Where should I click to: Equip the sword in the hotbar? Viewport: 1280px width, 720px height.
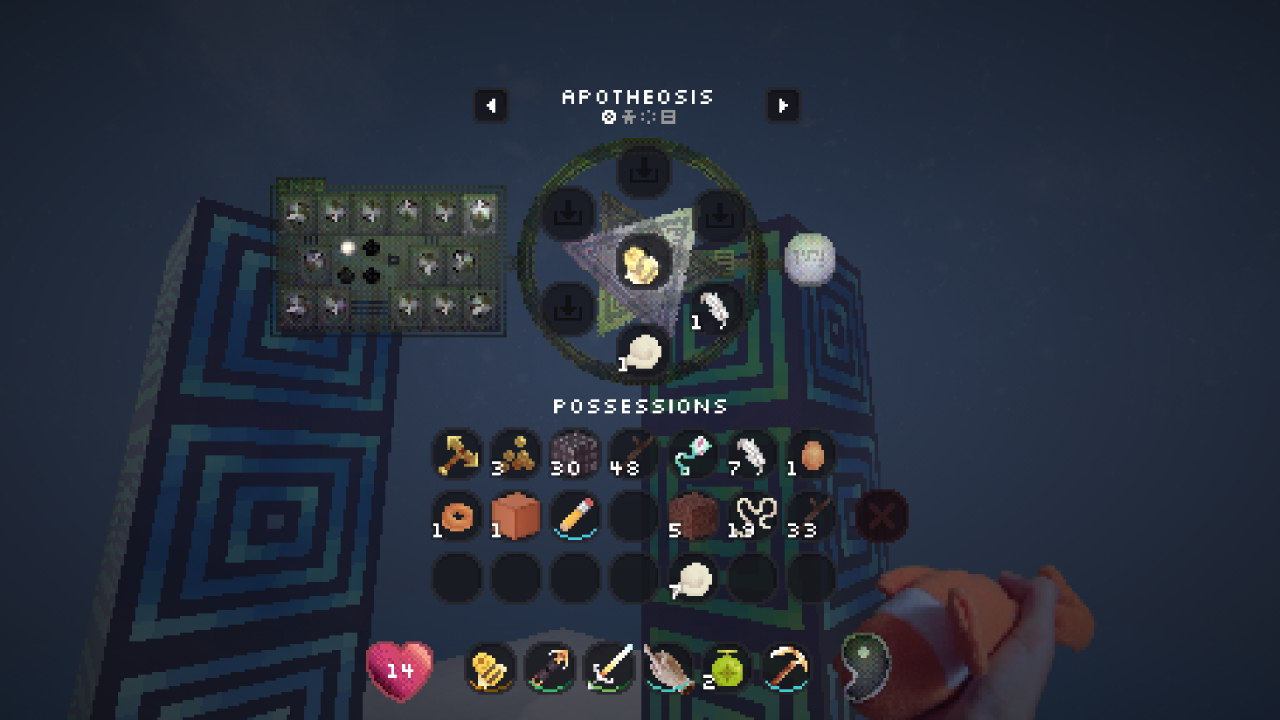tap(609, 667)
